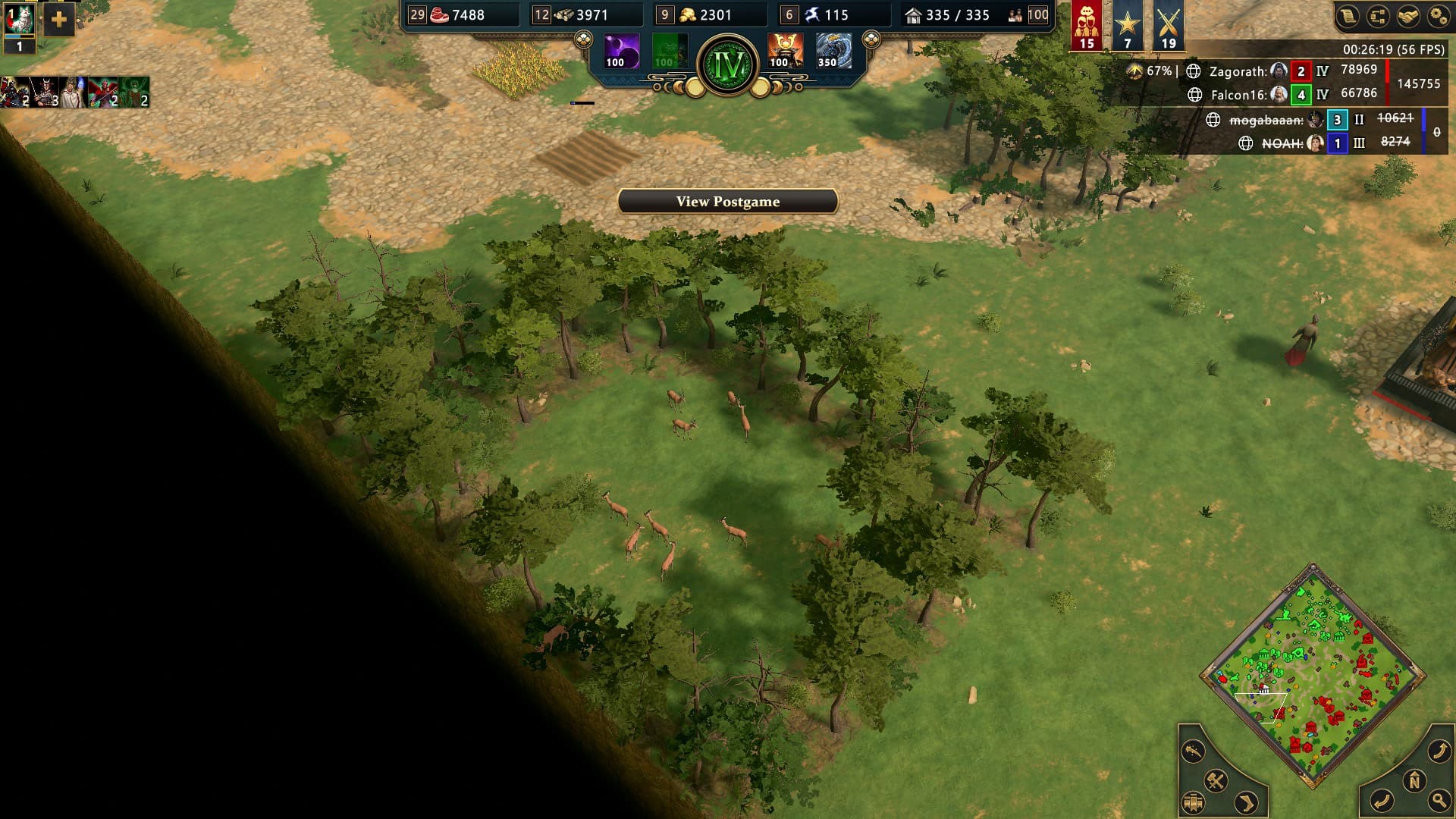Activate the blue dragon god power
1456x819 pixels.
833,52
